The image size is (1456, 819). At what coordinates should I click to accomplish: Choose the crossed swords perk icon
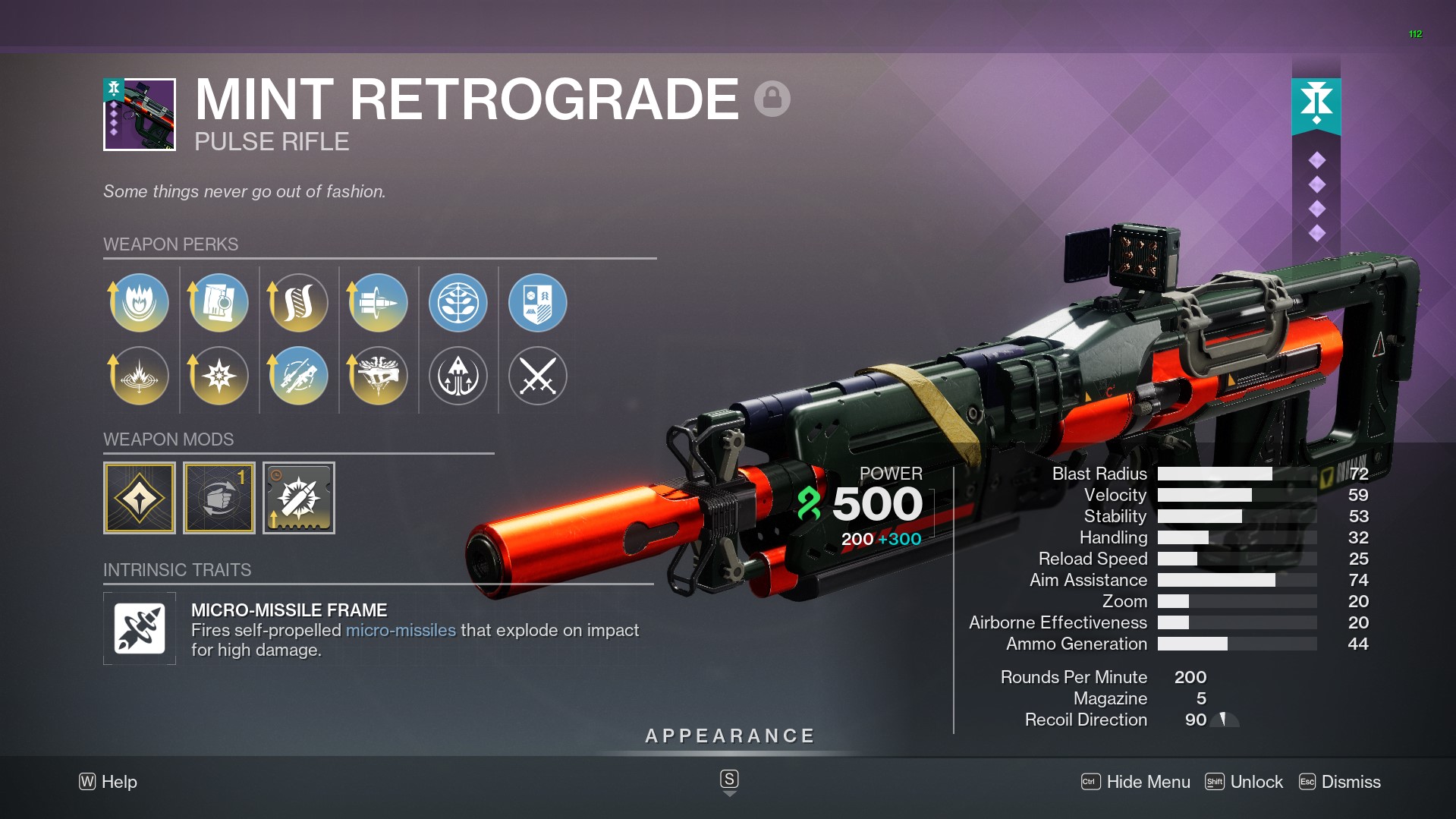(x=538, y=376)
